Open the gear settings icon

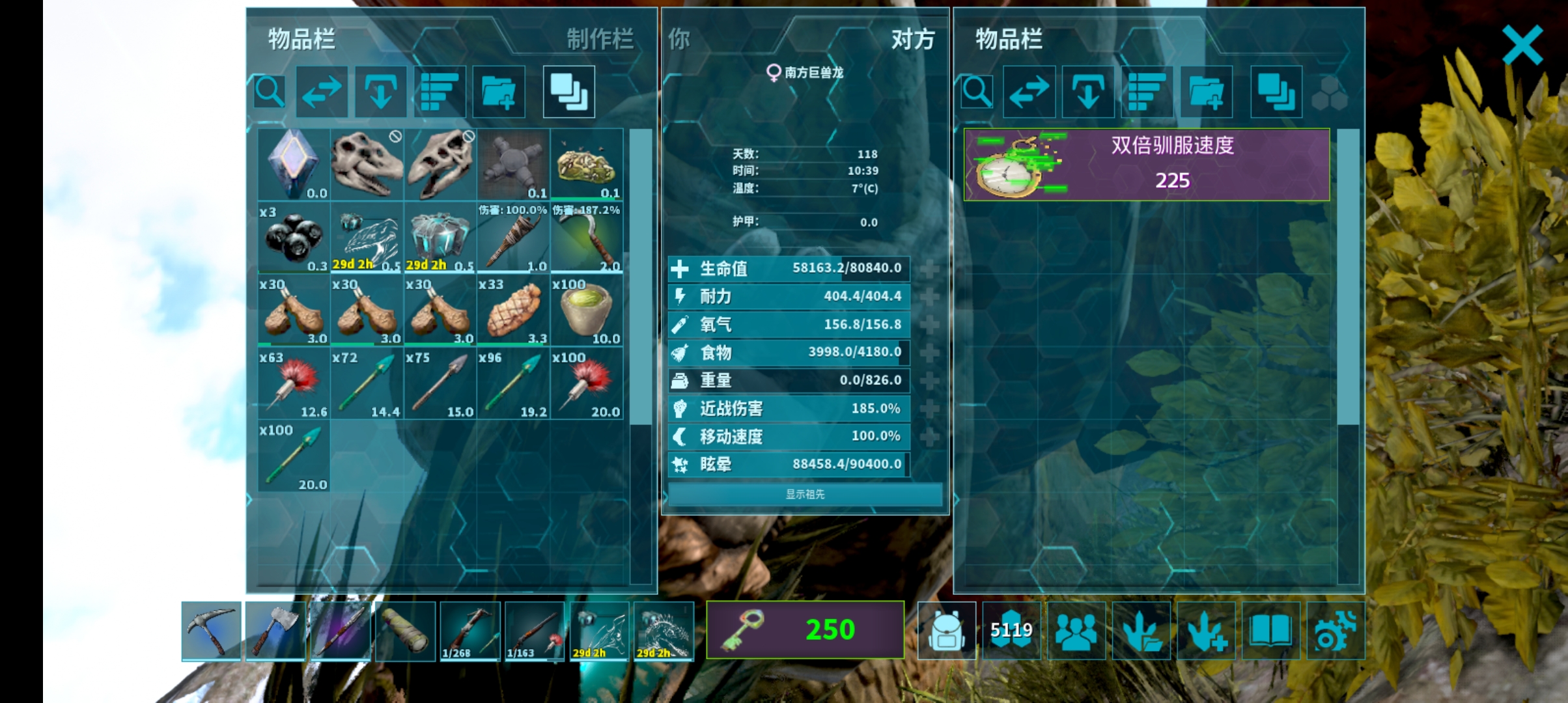point(1335,630)
